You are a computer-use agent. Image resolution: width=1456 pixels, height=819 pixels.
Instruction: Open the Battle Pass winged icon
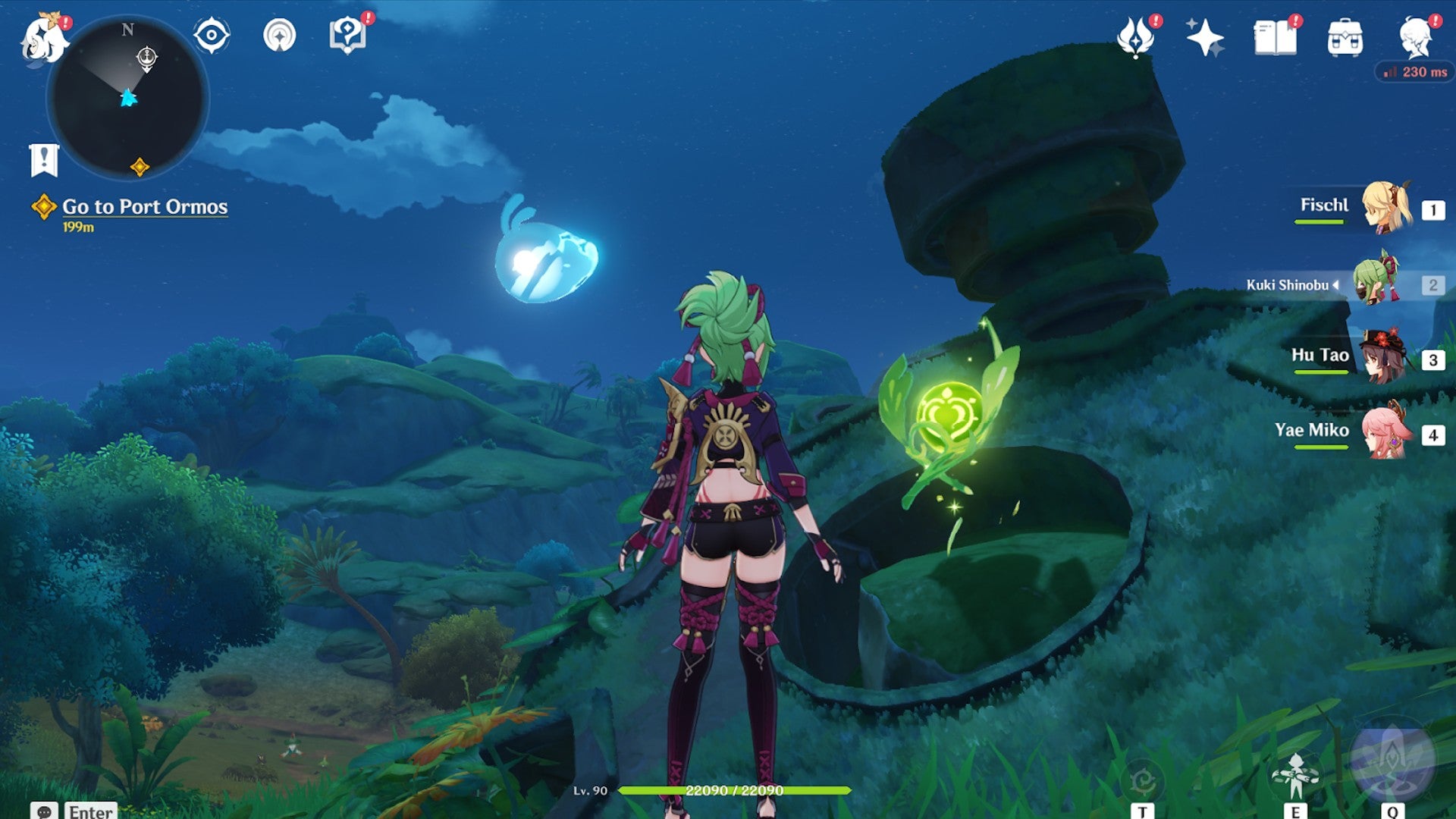(x=1135, y=37)
